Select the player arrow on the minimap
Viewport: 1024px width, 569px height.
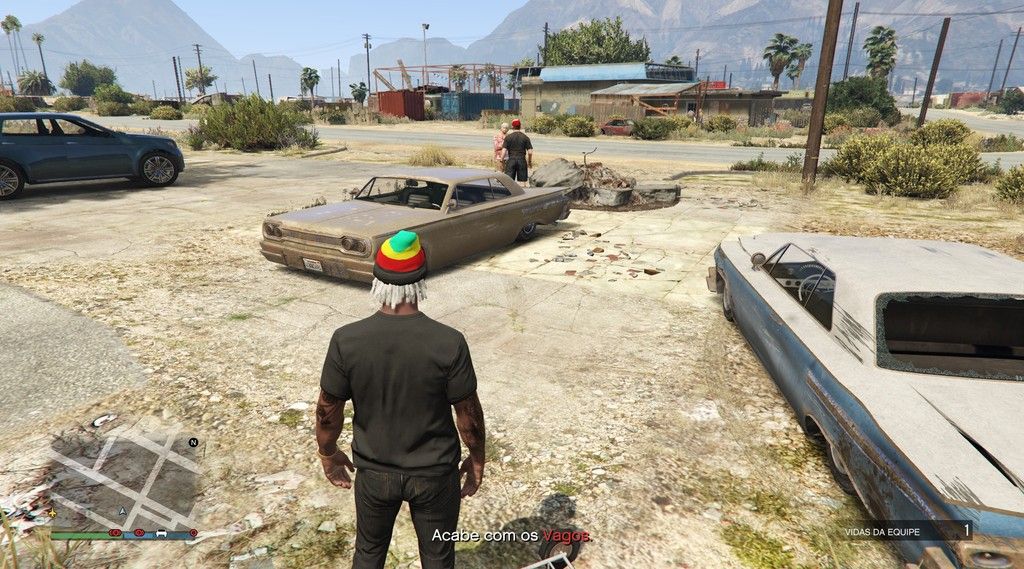pos(122,510)
